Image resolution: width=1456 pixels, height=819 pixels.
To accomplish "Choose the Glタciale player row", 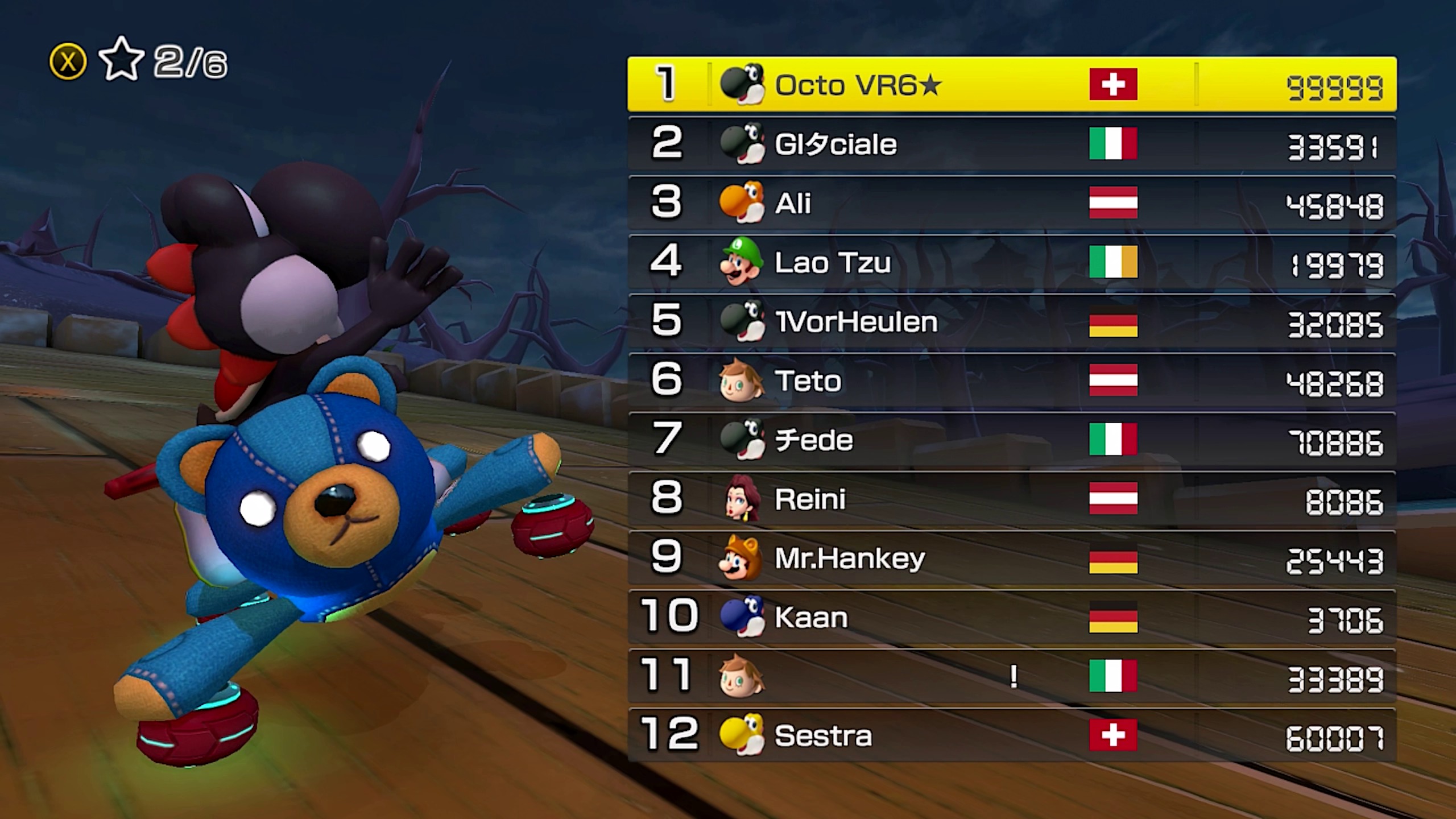I will pos(1011,144).
